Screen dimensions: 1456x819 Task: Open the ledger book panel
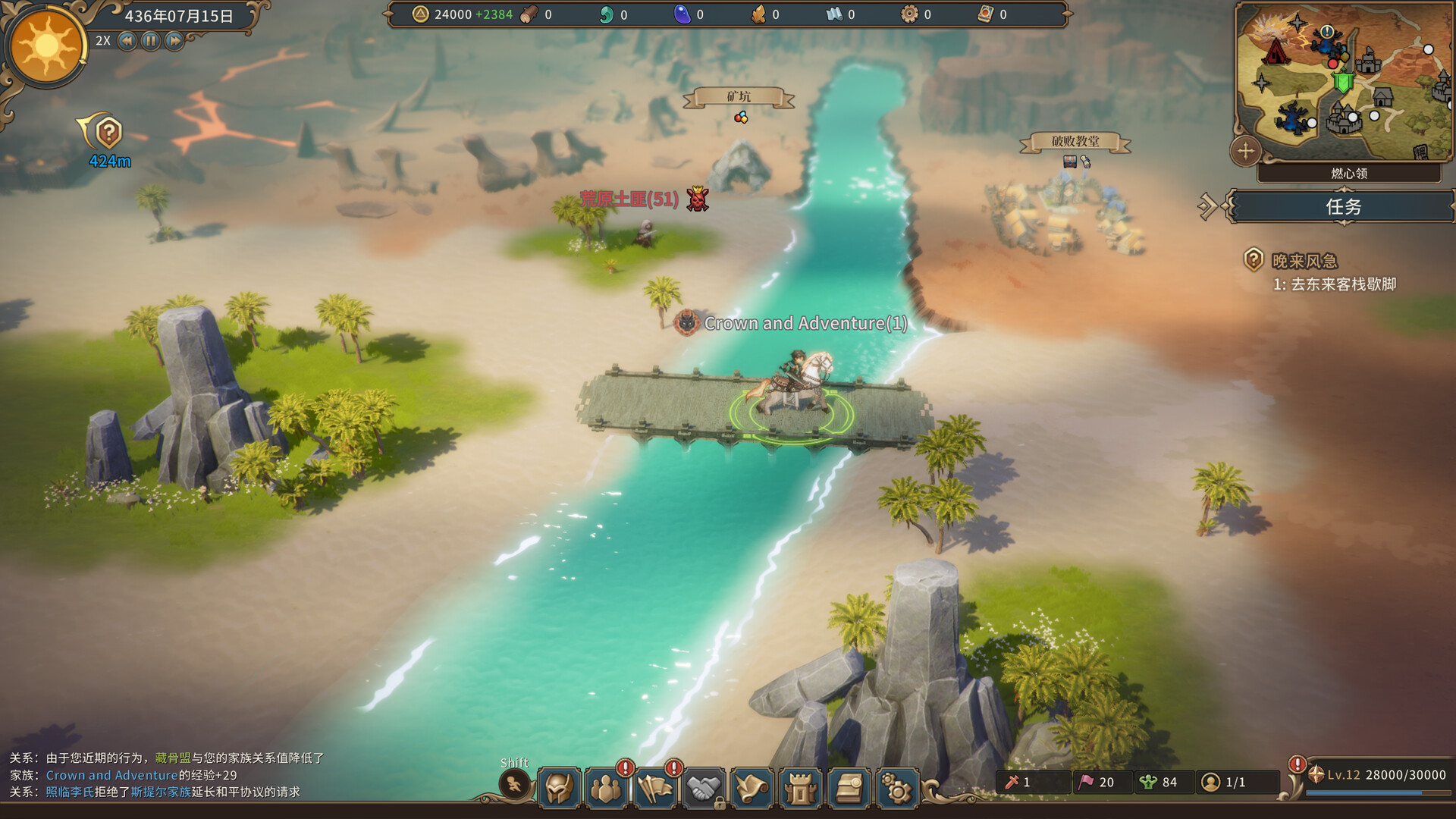pyautogui.click(x=849, y=786)
